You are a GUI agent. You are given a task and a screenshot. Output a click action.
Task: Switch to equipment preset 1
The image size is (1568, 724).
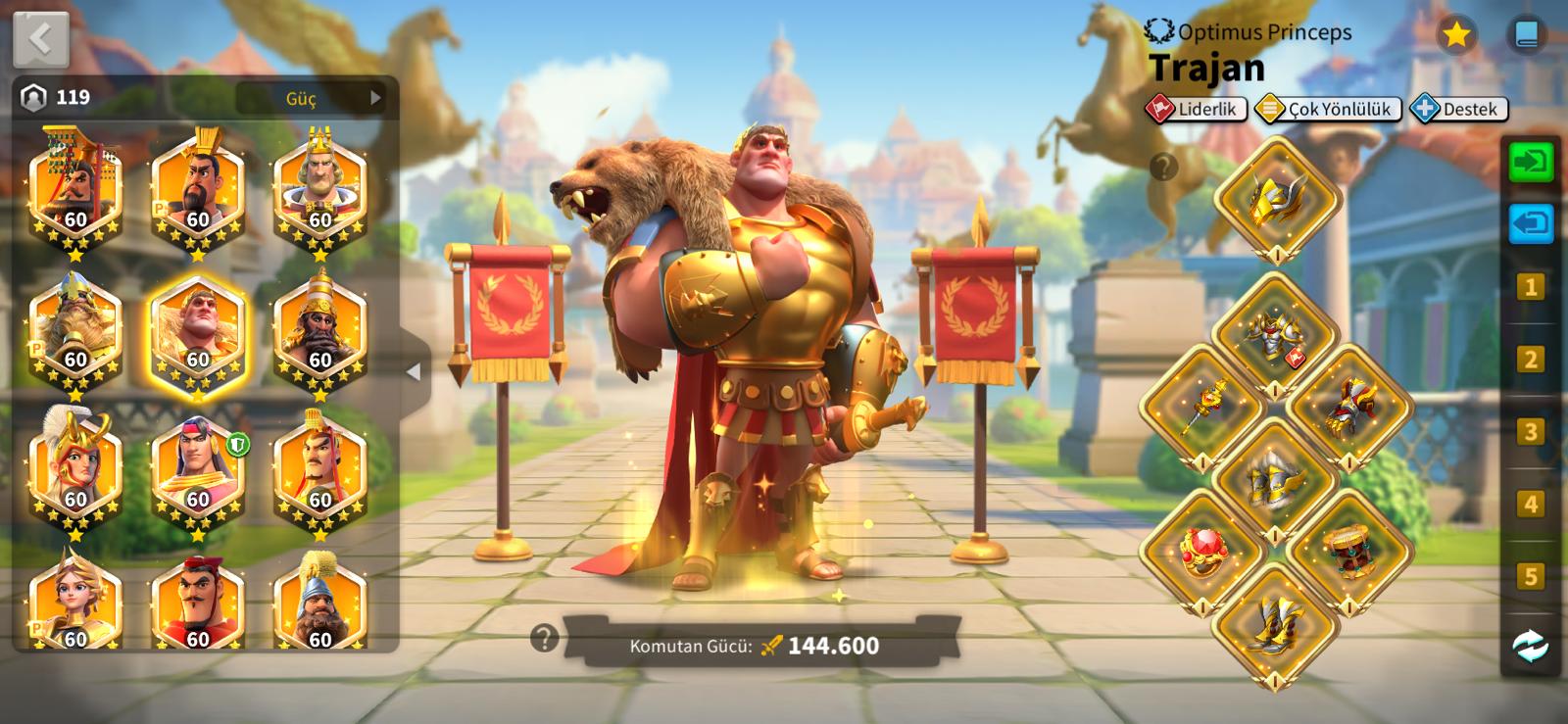pos(1530,287)
